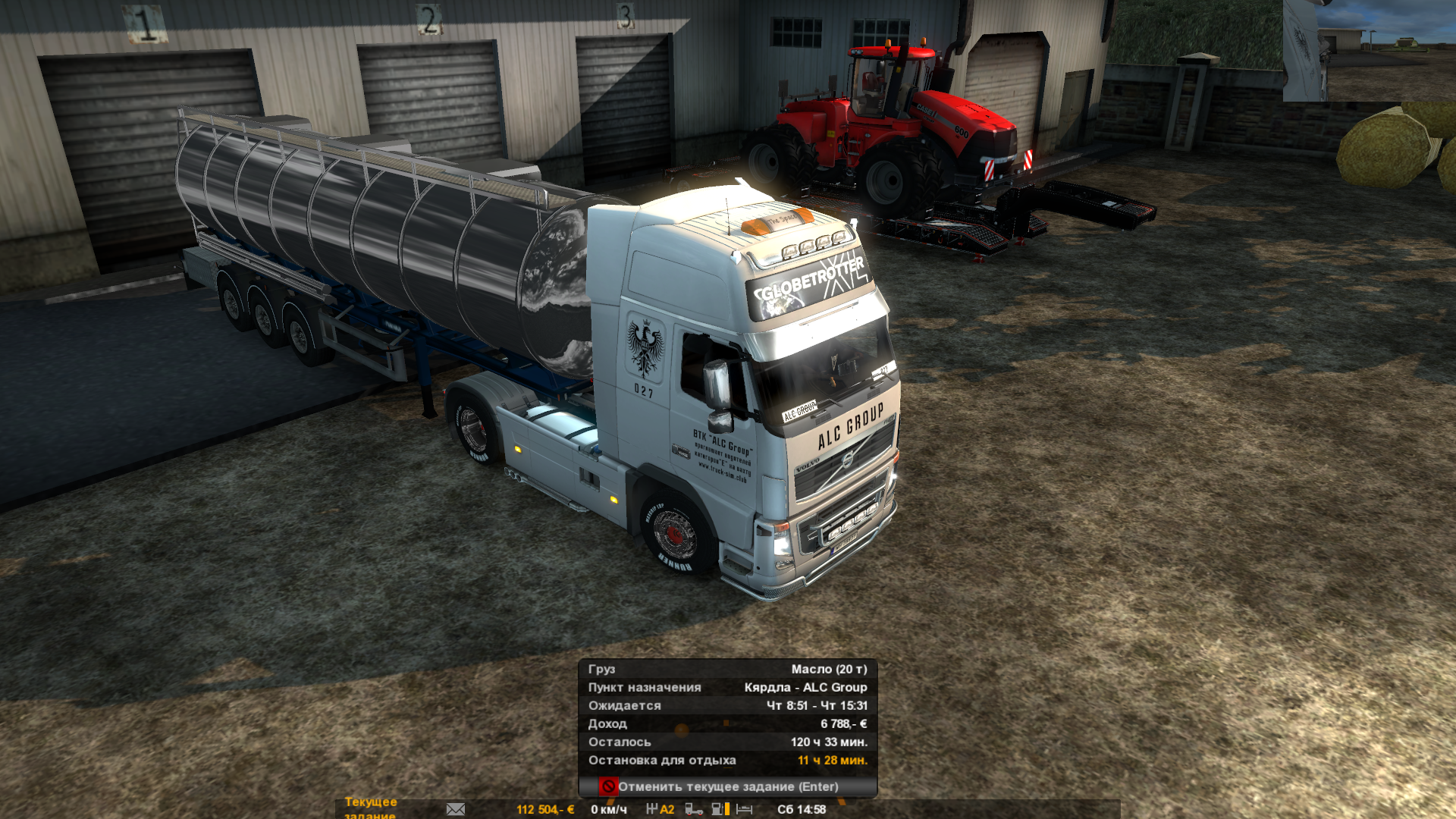Open the mail envelope icon
1456x819 pixels.
pyautogui.click(x=456, y=809)
